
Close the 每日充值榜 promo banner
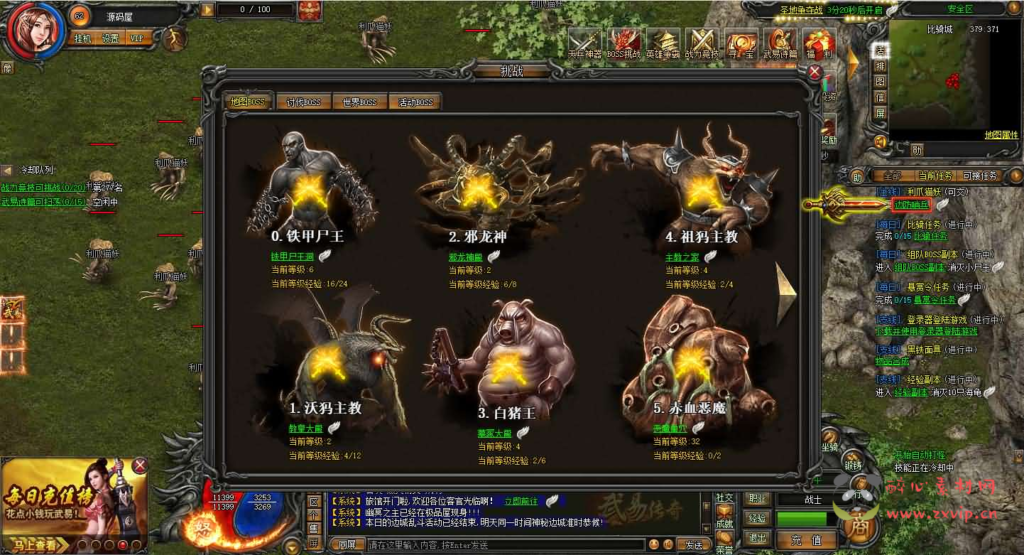pos(140,465)
